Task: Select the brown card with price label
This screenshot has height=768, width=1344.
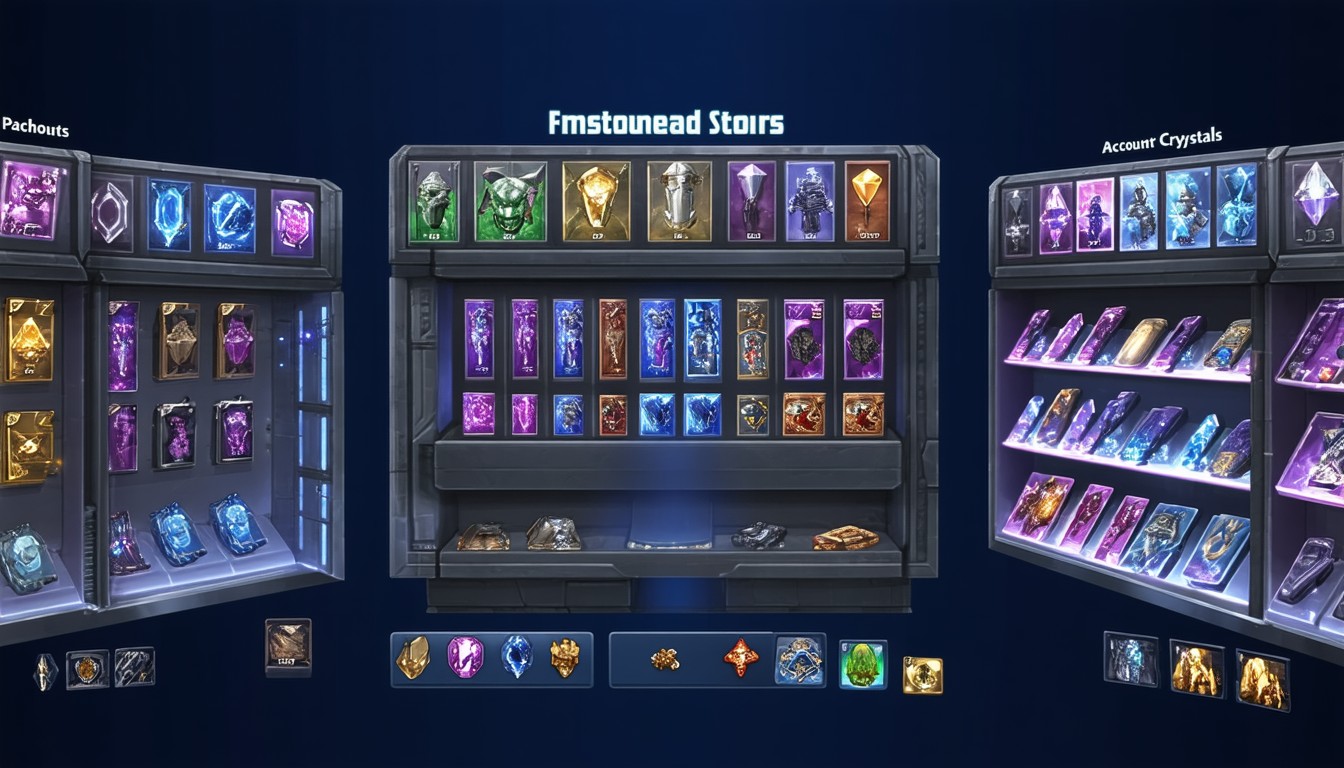Action: (x=288, y=647)
